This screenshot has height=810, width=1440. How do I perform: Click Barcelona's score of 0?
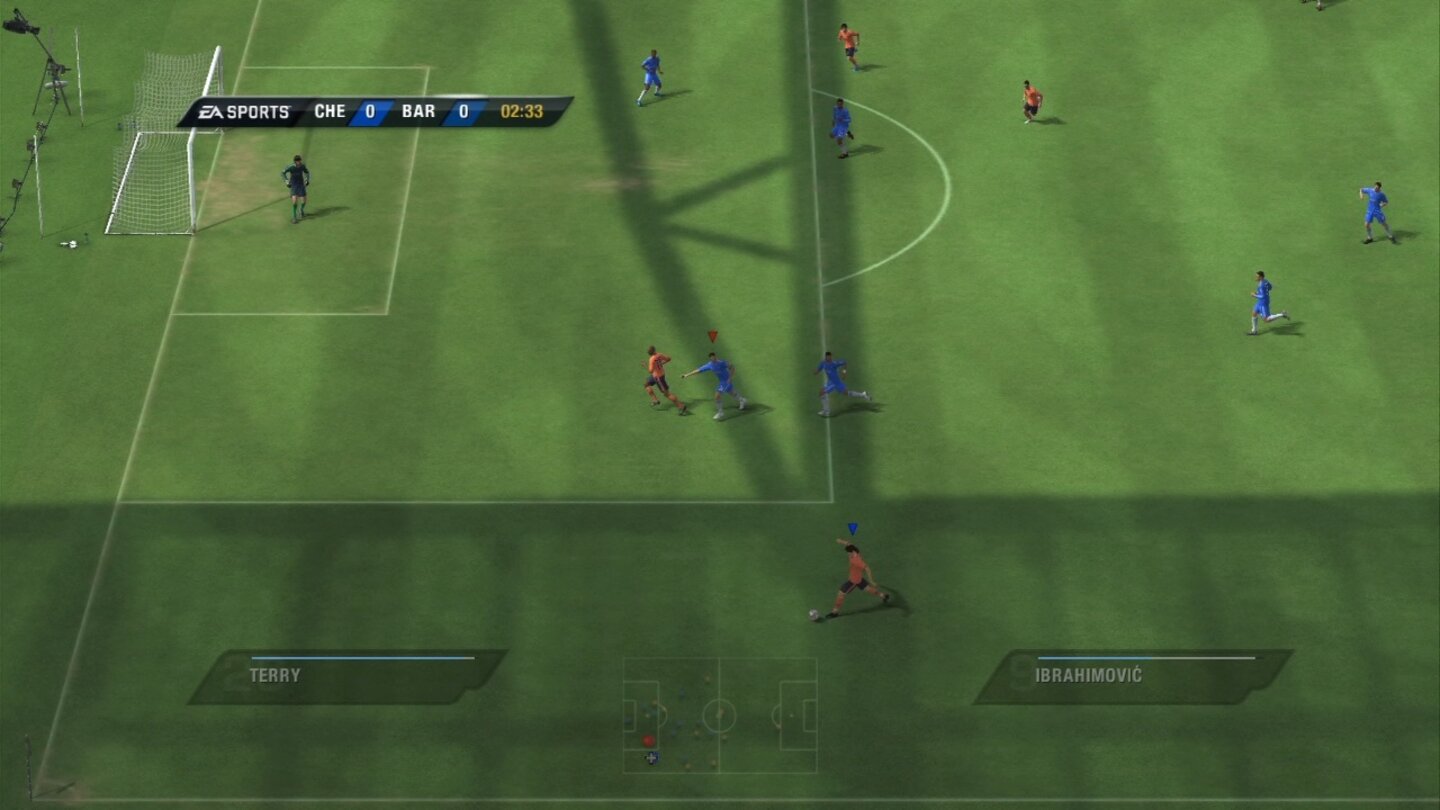click(x=463, y=112)
